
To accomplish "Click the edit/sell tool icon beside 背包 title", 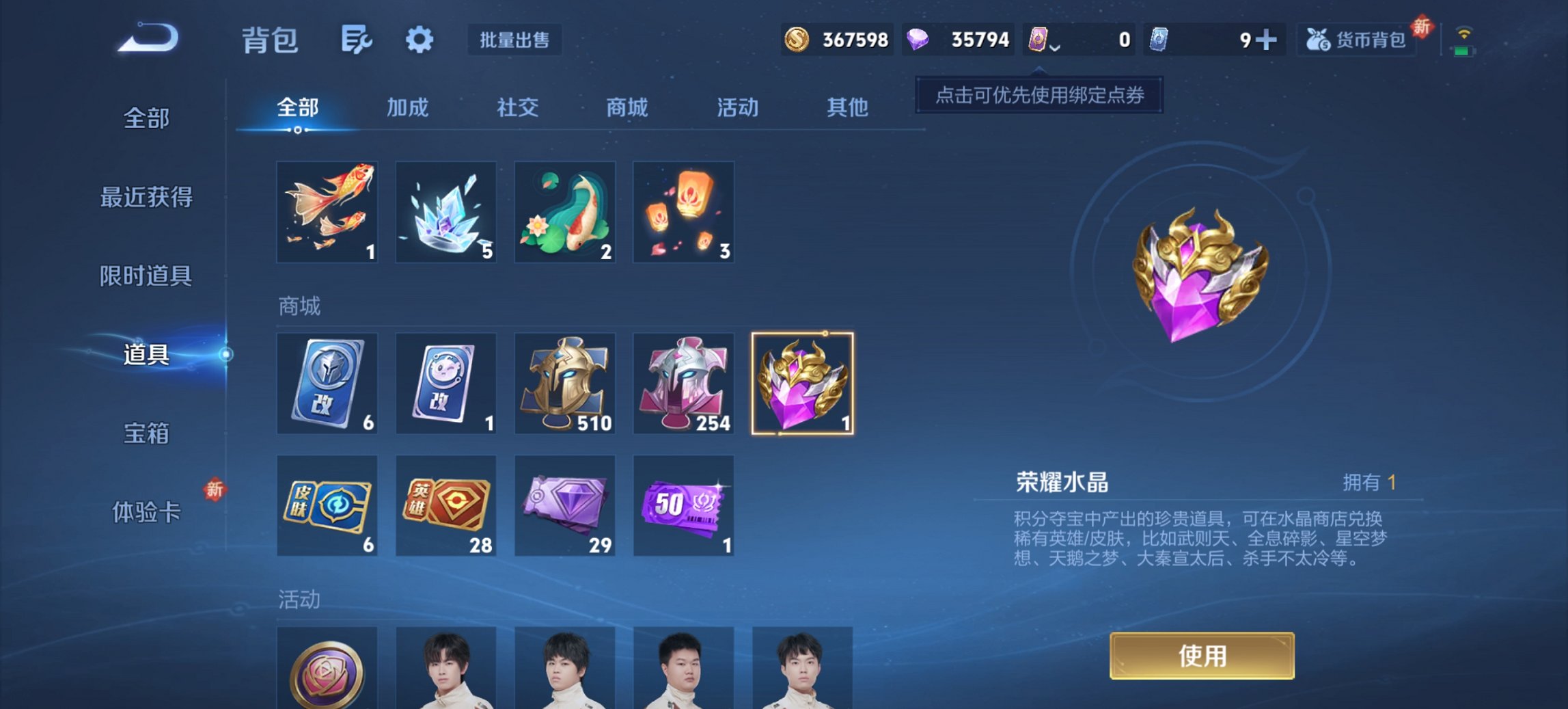I will (x=357, y=40).
